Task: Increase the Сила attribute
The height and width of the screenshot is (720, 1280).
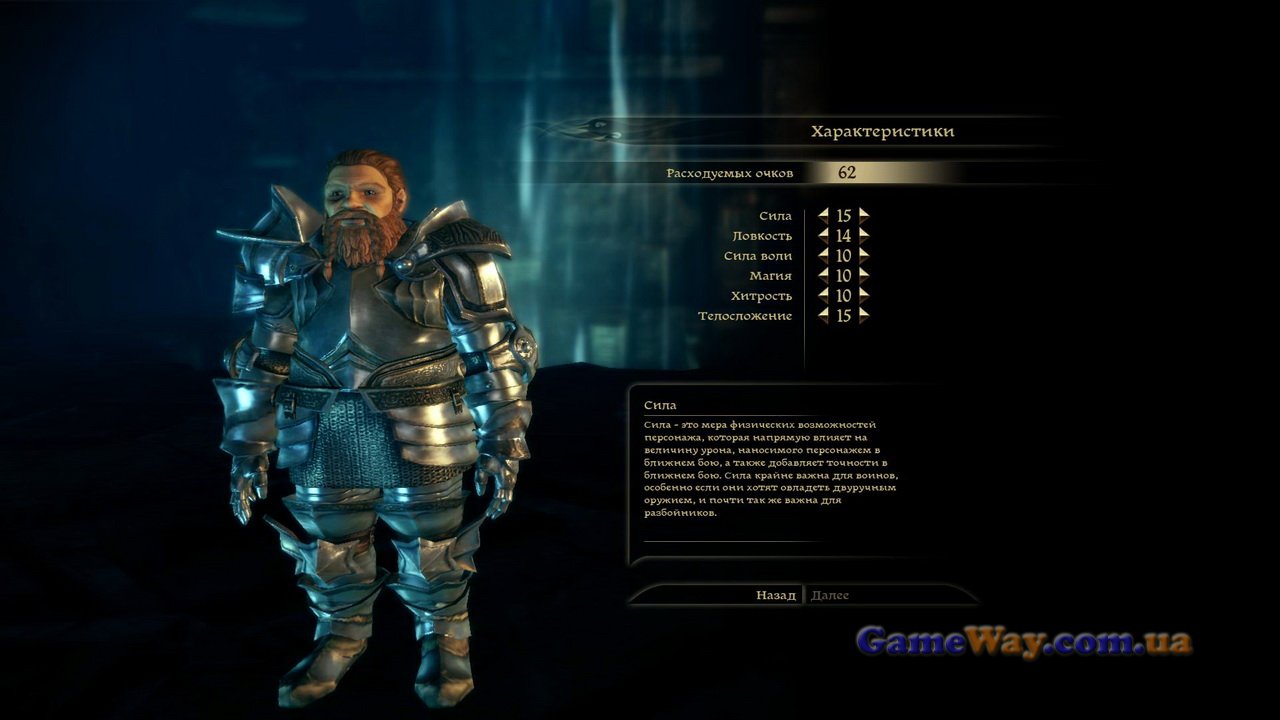Action: [864, 215]
